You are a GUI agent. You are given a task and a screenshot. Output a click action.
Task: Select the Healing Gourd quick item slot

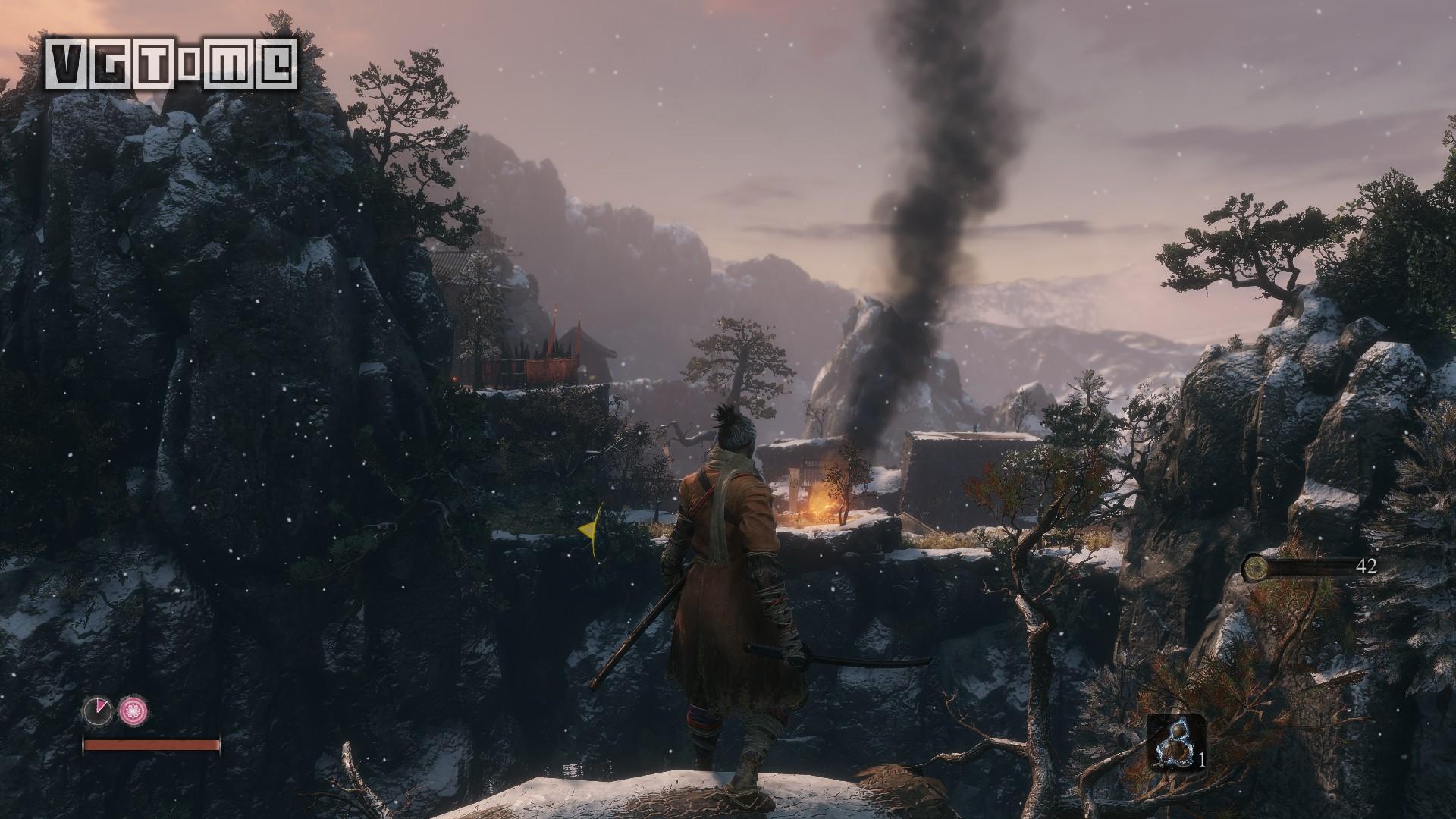pyautogui.click(x=1175, y=741)
